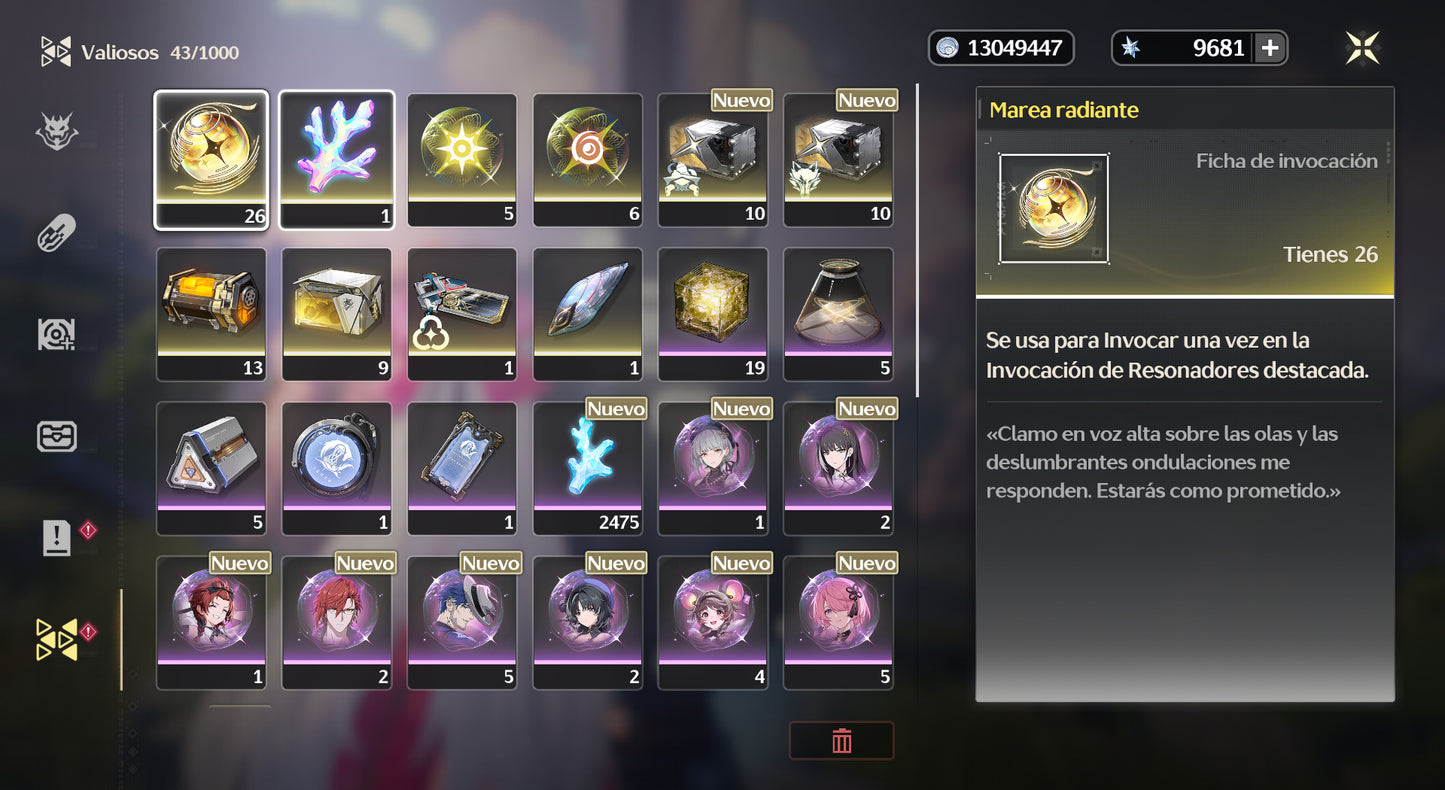Pick the orange glowing supply chest slot
Screen dimensions: 1445x790
[x=211, y=313]
